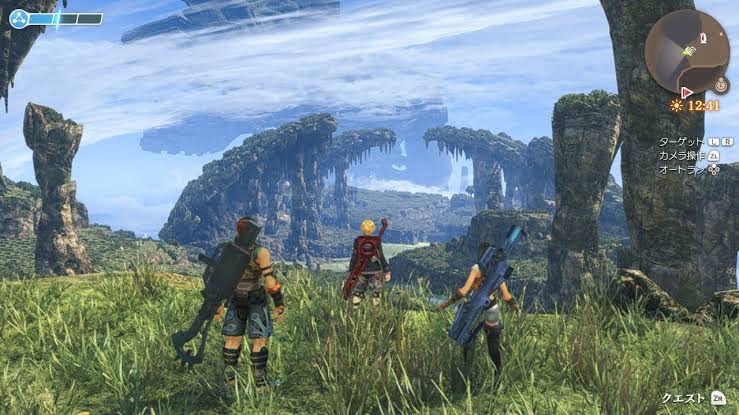
Task: Click the party gauge emblem icon
Action: tap(18, 18)
